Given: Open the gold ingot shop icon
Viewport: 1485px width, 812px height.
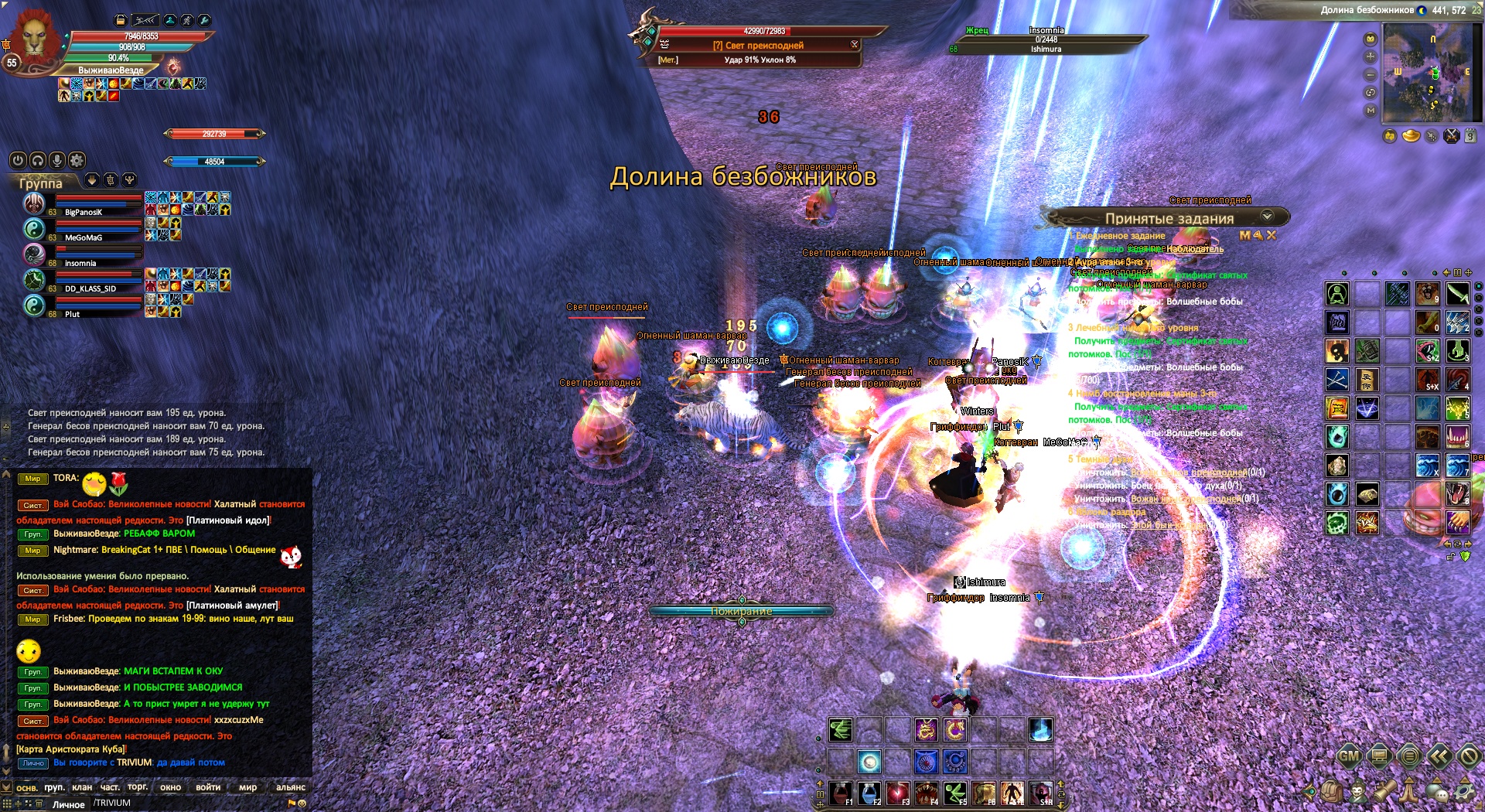Looking at the screenshot, I should [1412, 137].
